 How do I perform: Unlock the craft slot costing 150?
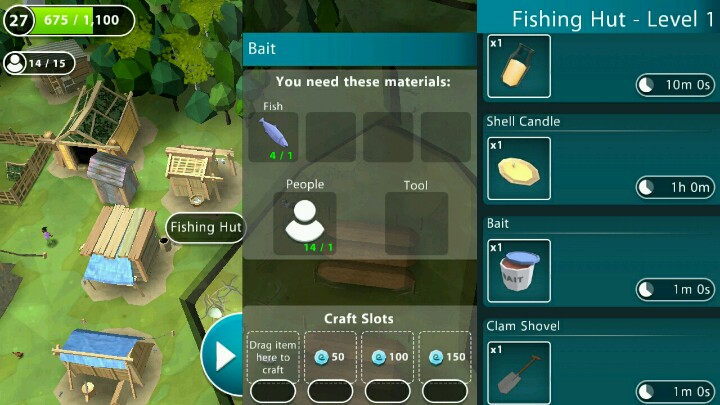click(445, 357)
